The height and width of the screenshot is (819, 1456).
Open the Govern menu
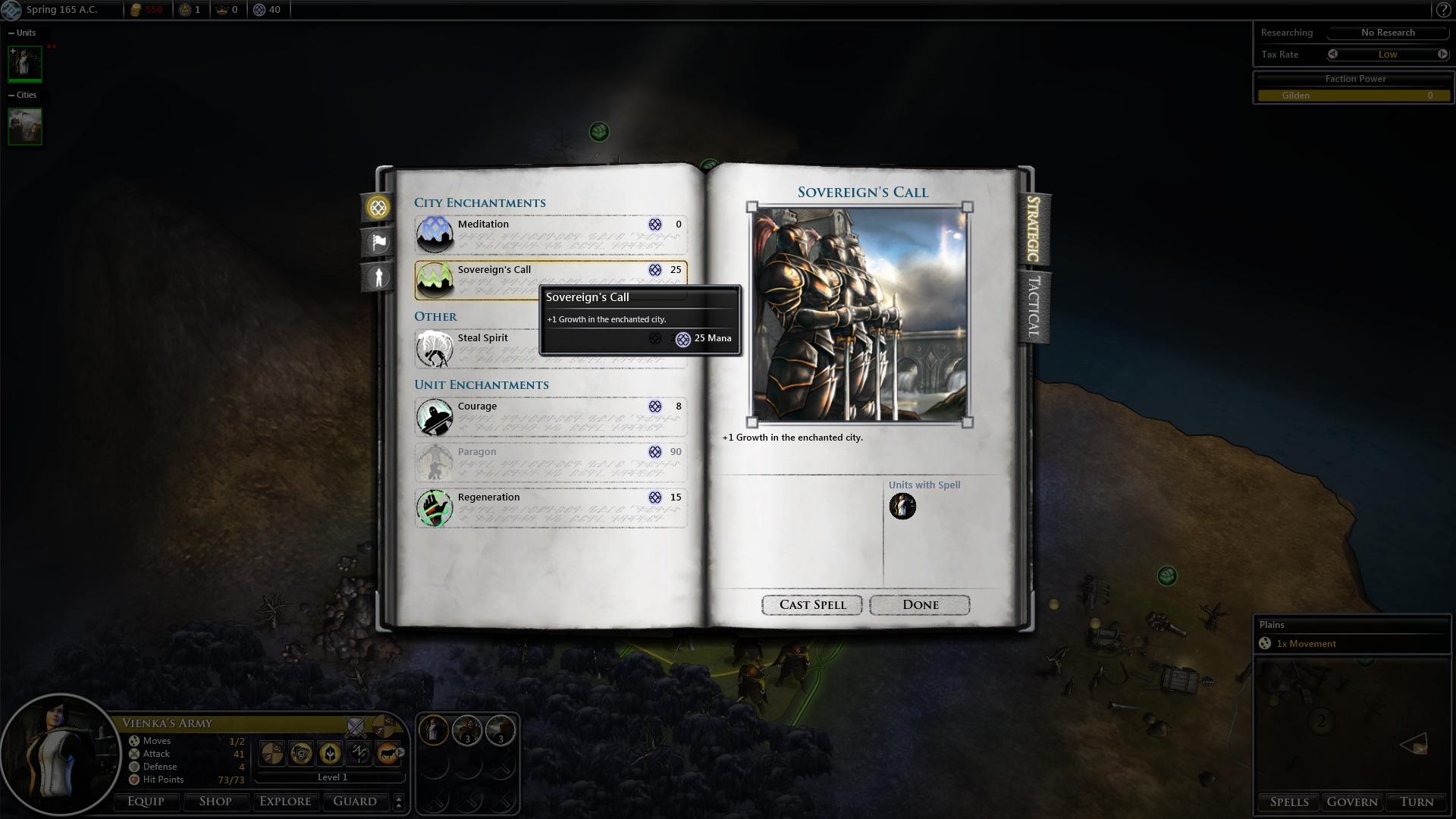click(x=1352, y=802)
